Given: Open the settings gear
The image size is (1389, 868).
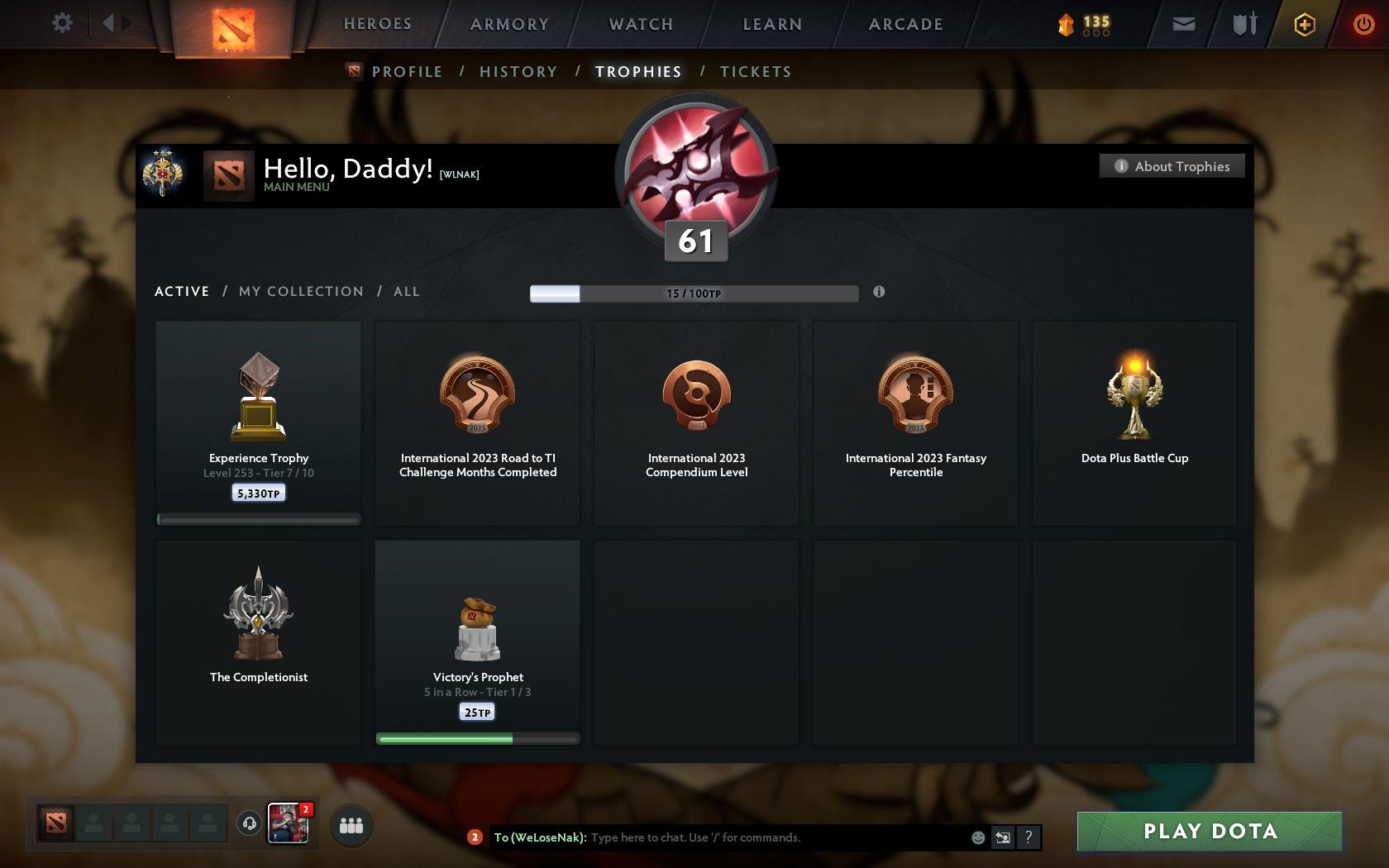Looking at the screenshot, I should click(60, 23).
